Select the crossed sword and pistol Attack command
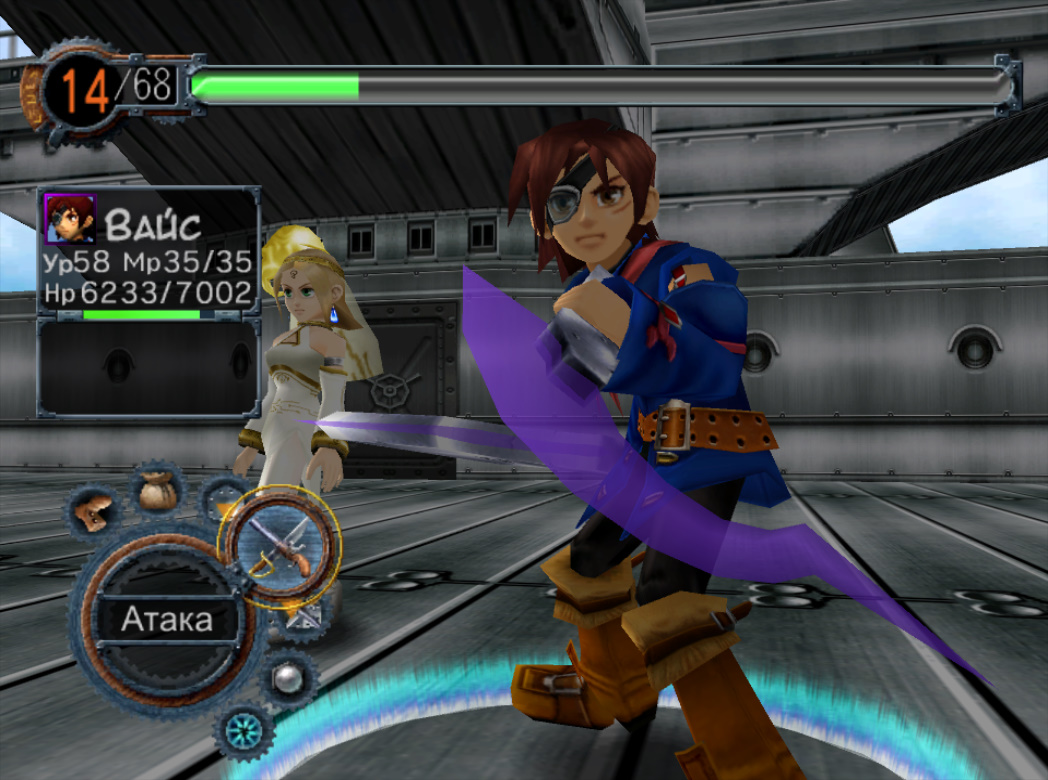Image resolution: width=1048 pixels, height=780 pixels. [280, 546]
